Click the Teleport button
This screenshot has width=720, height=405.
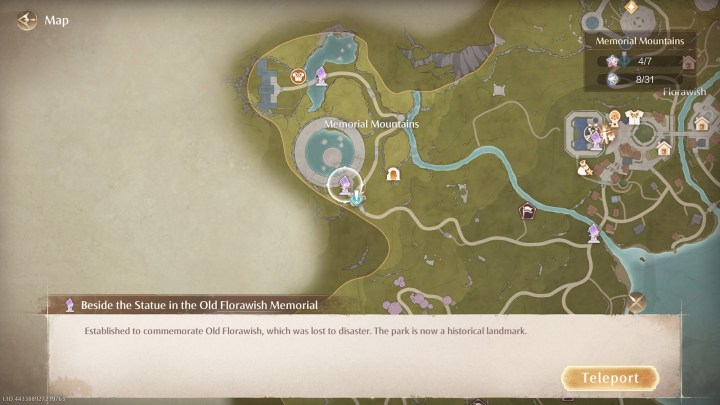click(x=610, y=379)
